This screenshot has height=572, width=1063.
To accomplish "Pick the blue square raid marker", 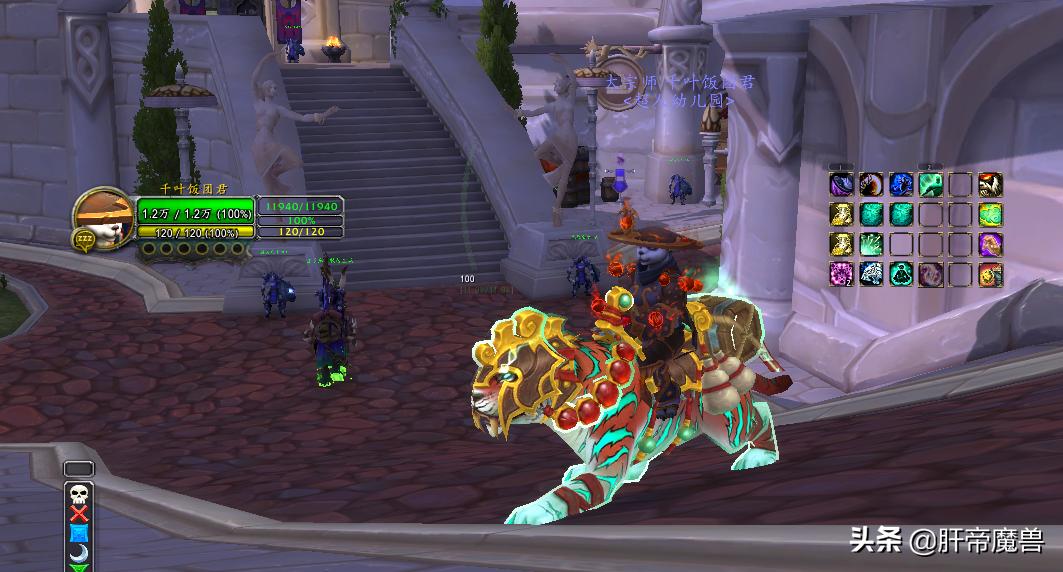I will click(x=78, y=533).
